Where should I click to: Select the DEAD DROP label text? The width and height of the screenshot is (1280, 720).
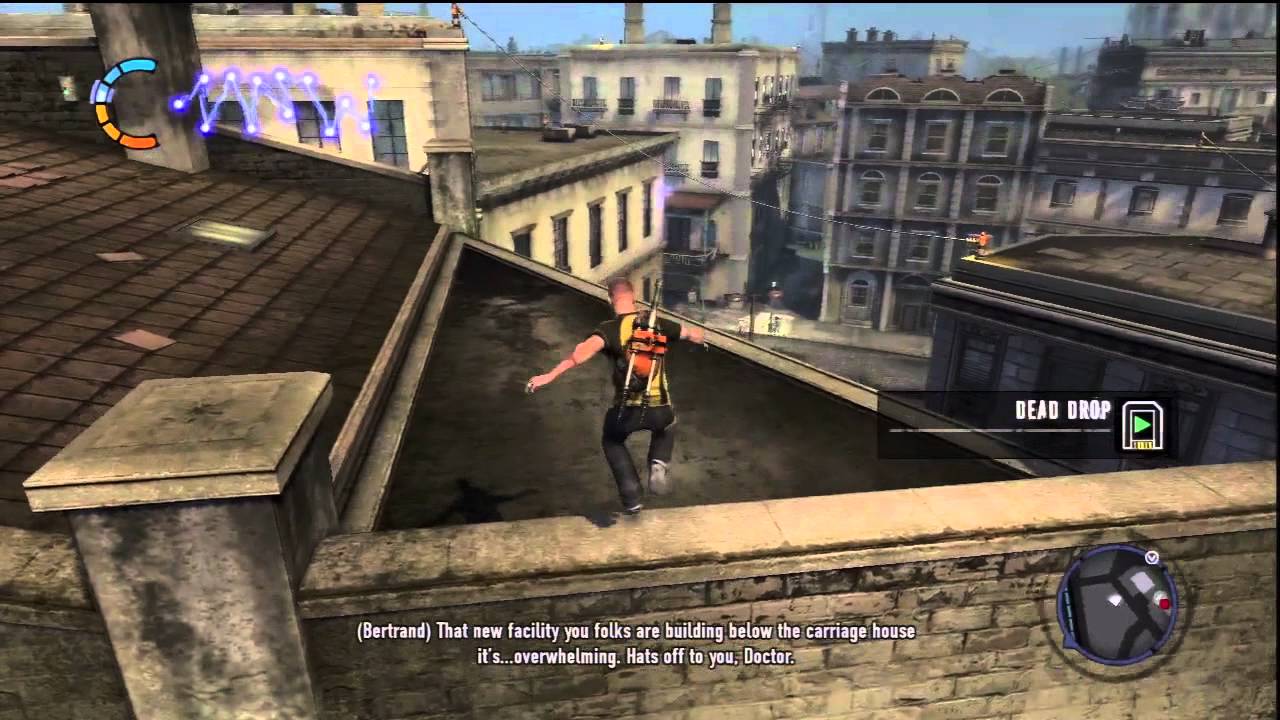(1062, 410)
